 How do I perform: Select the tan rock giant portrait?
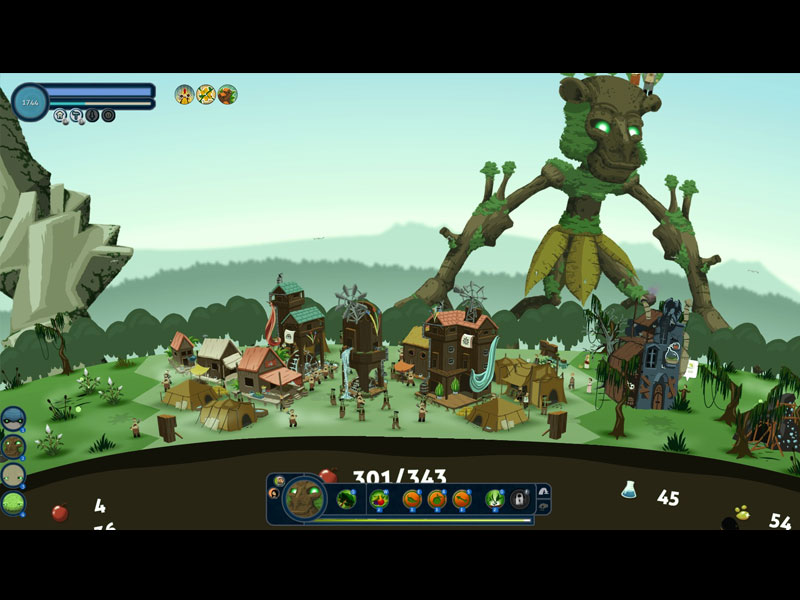pyautogui.click(x=14, y=474)
